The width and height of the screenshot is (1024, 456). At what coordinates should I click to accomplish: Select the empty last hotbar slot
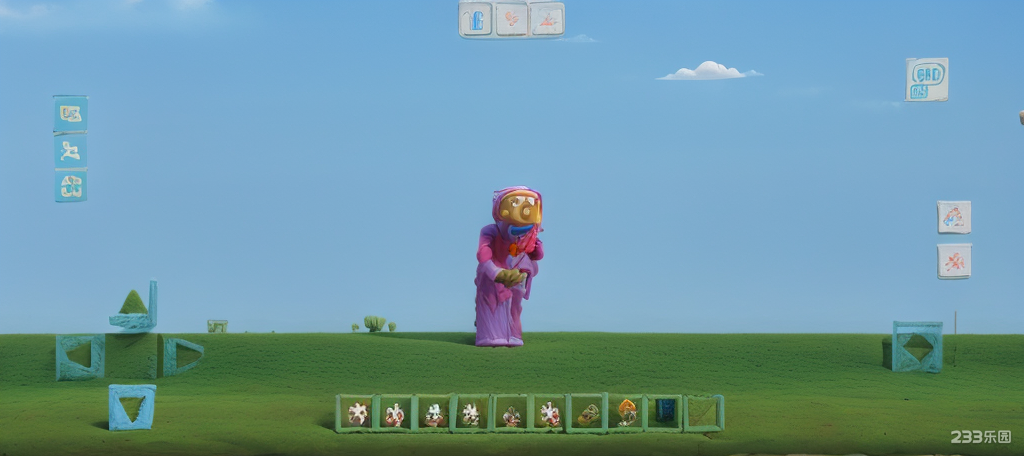click(x=704, y=413)
